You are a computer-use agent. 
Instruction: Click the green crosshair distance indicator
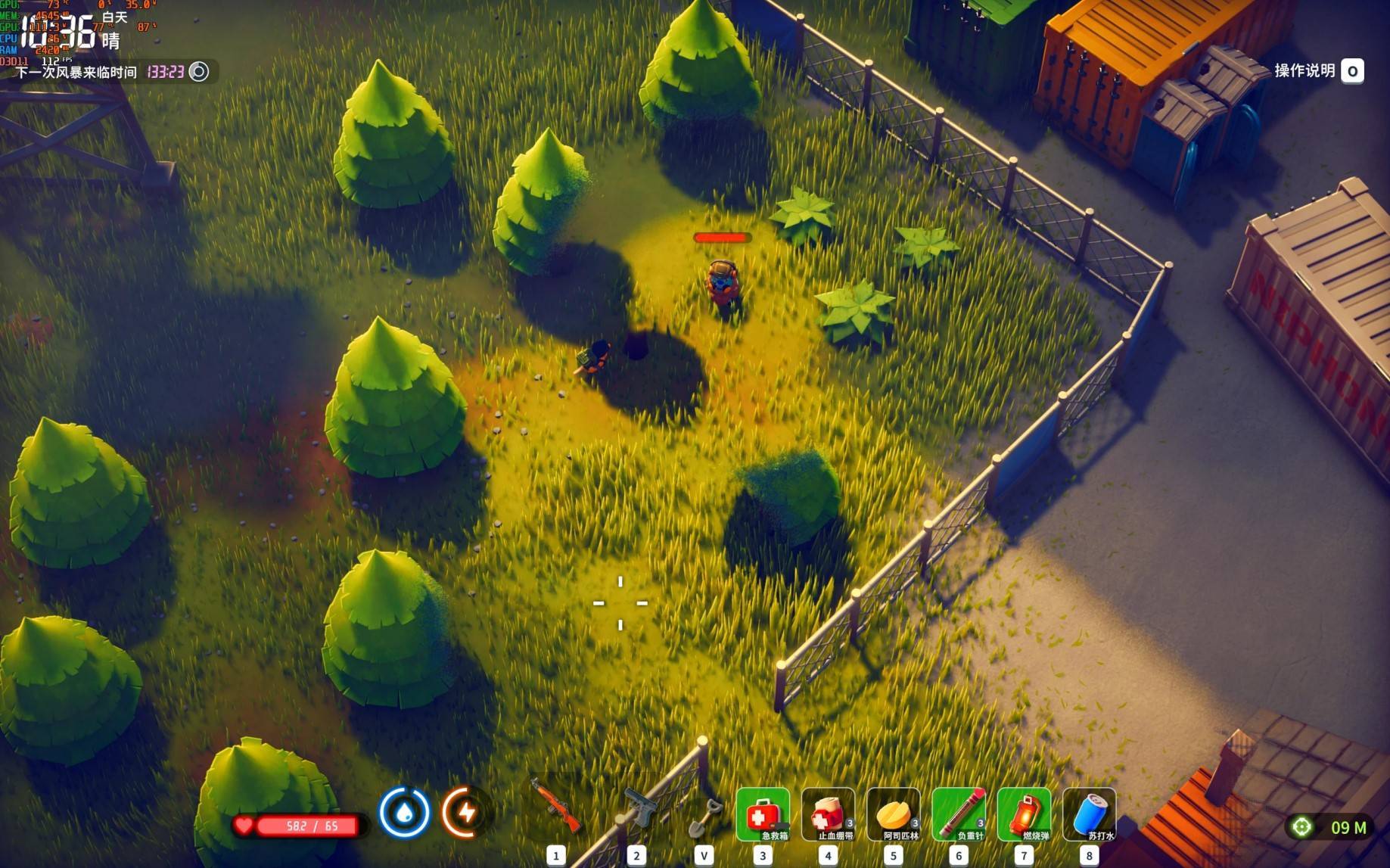1302,827
